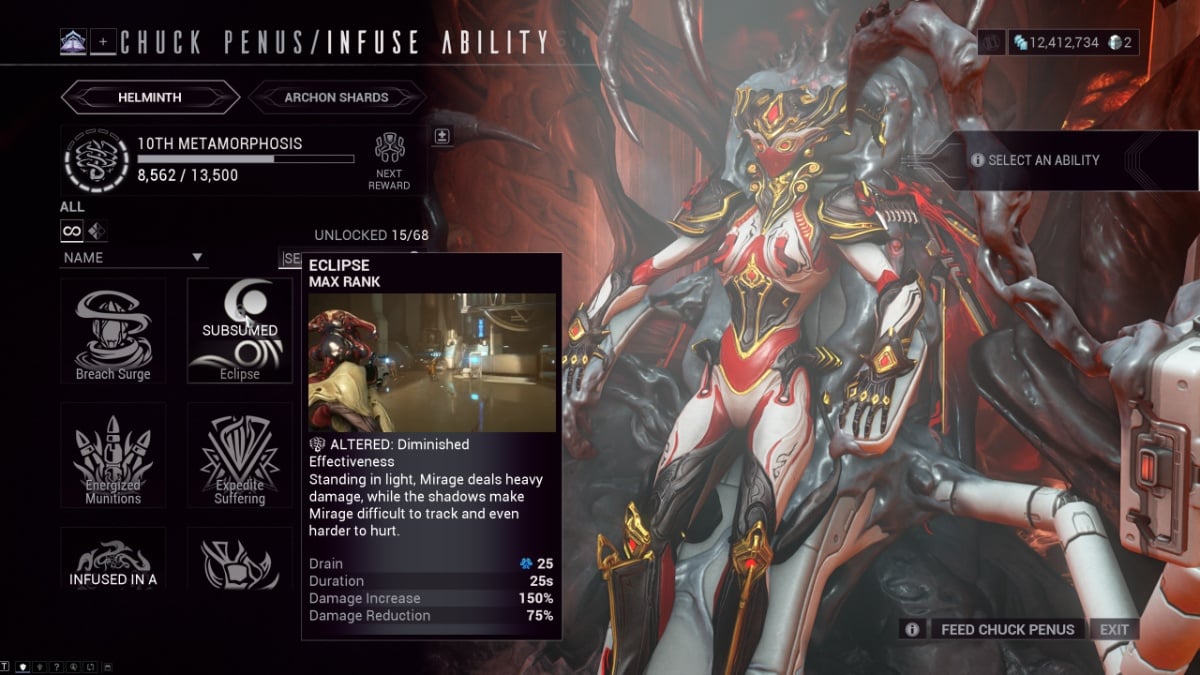The width and height of the screenshot is (1200, 675).
Task: Open the Name sort dropdown
Action: [133, 258]
